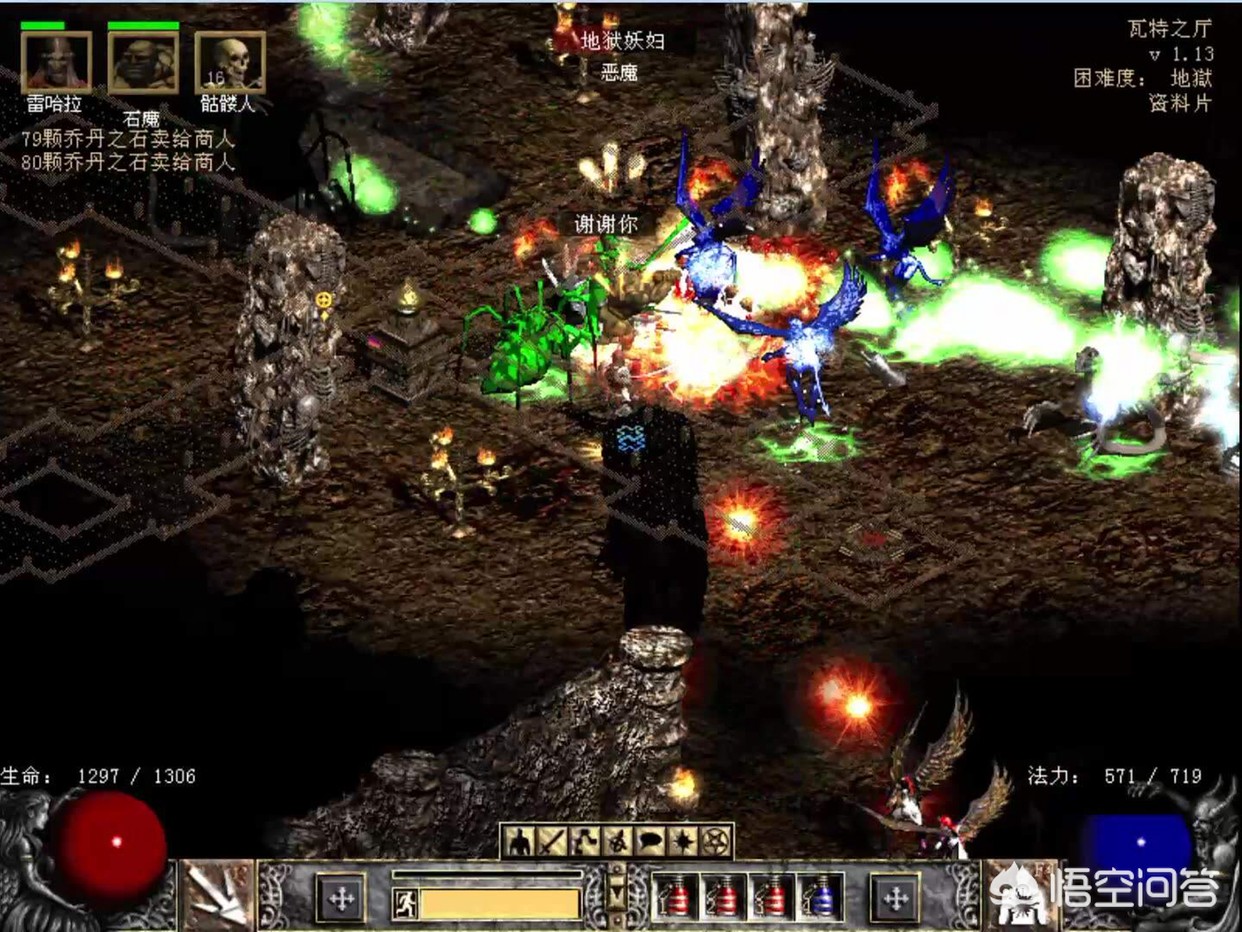Open the character stats panel icon

coord(519,842)
